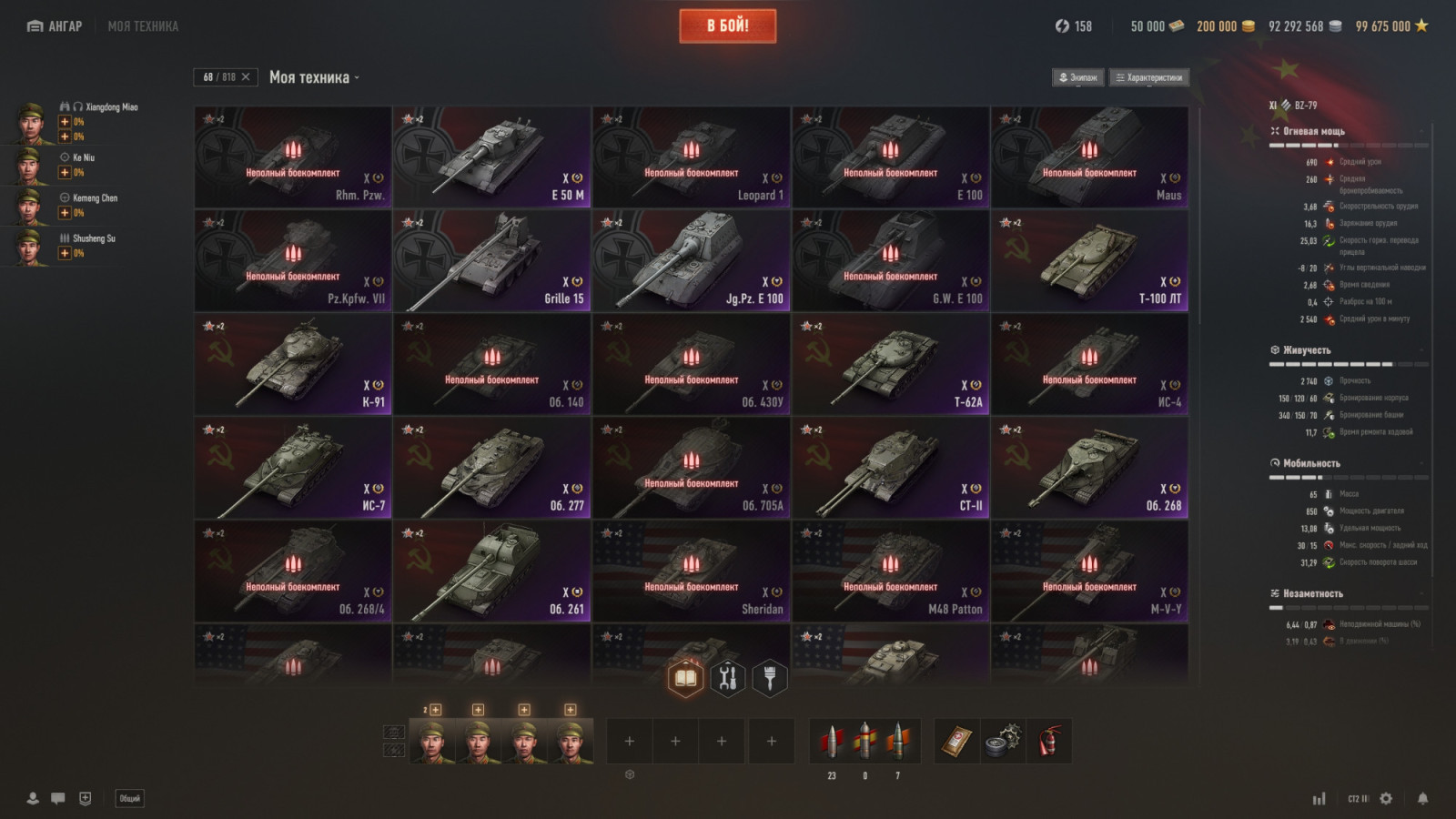Viewport: 1456px width, 819px height.
Task: Choose the Grille 15 tank card
Action: click(491, 261)
